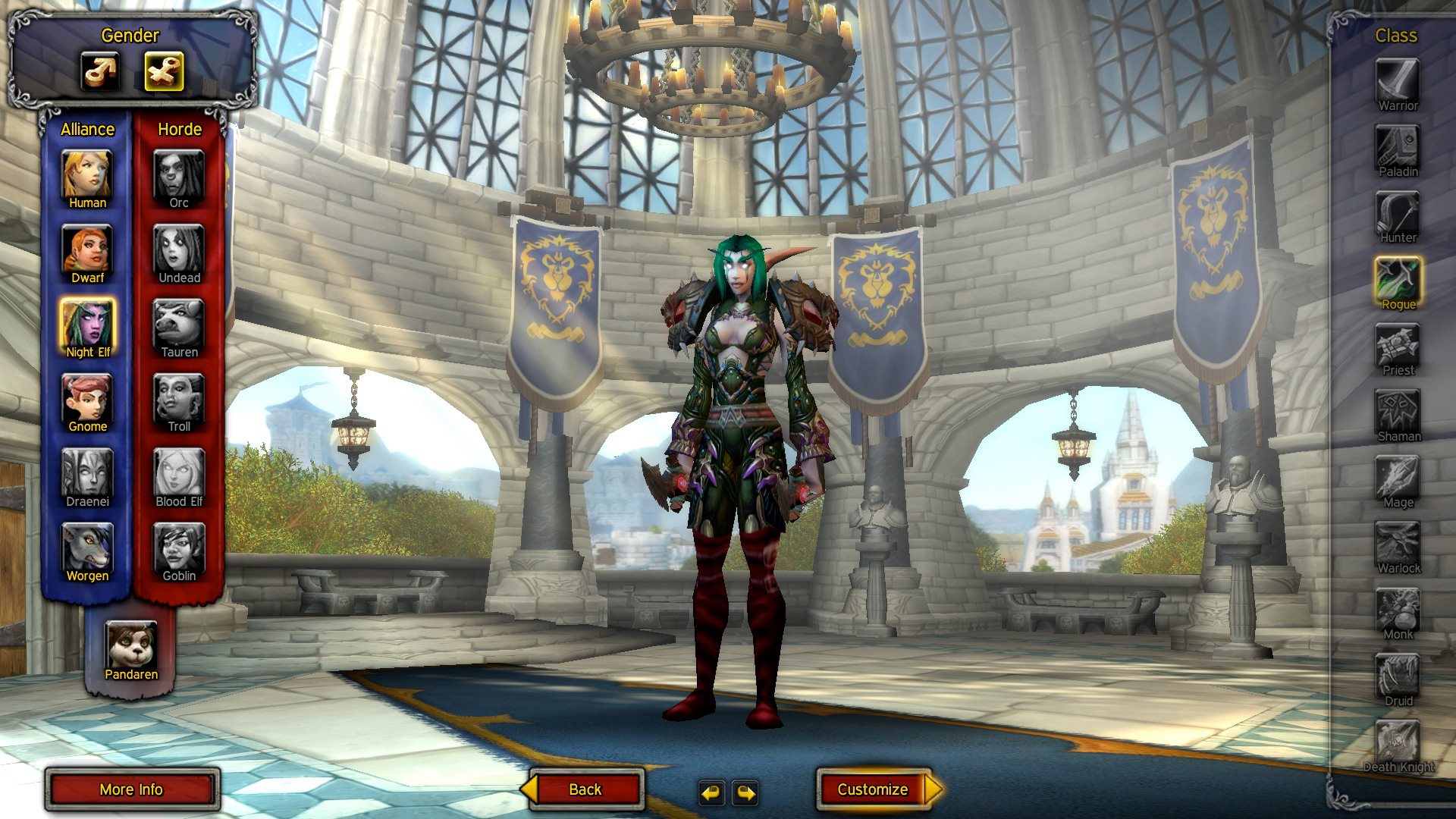Select the male gender icon
Screen dimensions: 1456x819
[x=100, y=72]
